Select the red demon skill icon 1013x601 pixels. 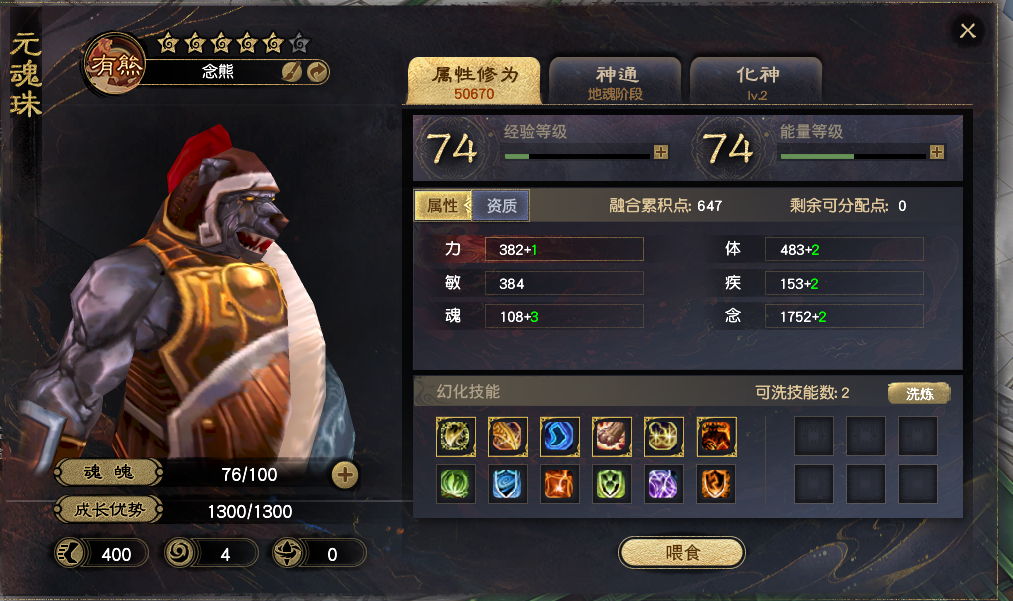[x=716, y=437]
